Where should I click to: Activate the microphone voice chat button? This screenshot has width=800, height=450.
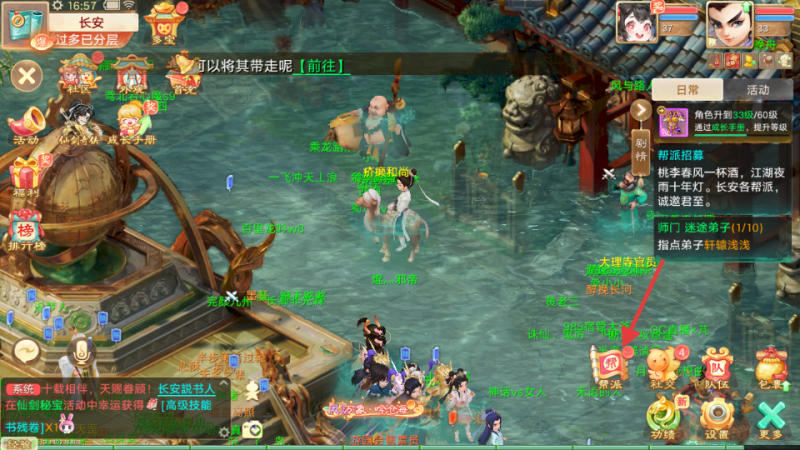click(x=82, y=351)
